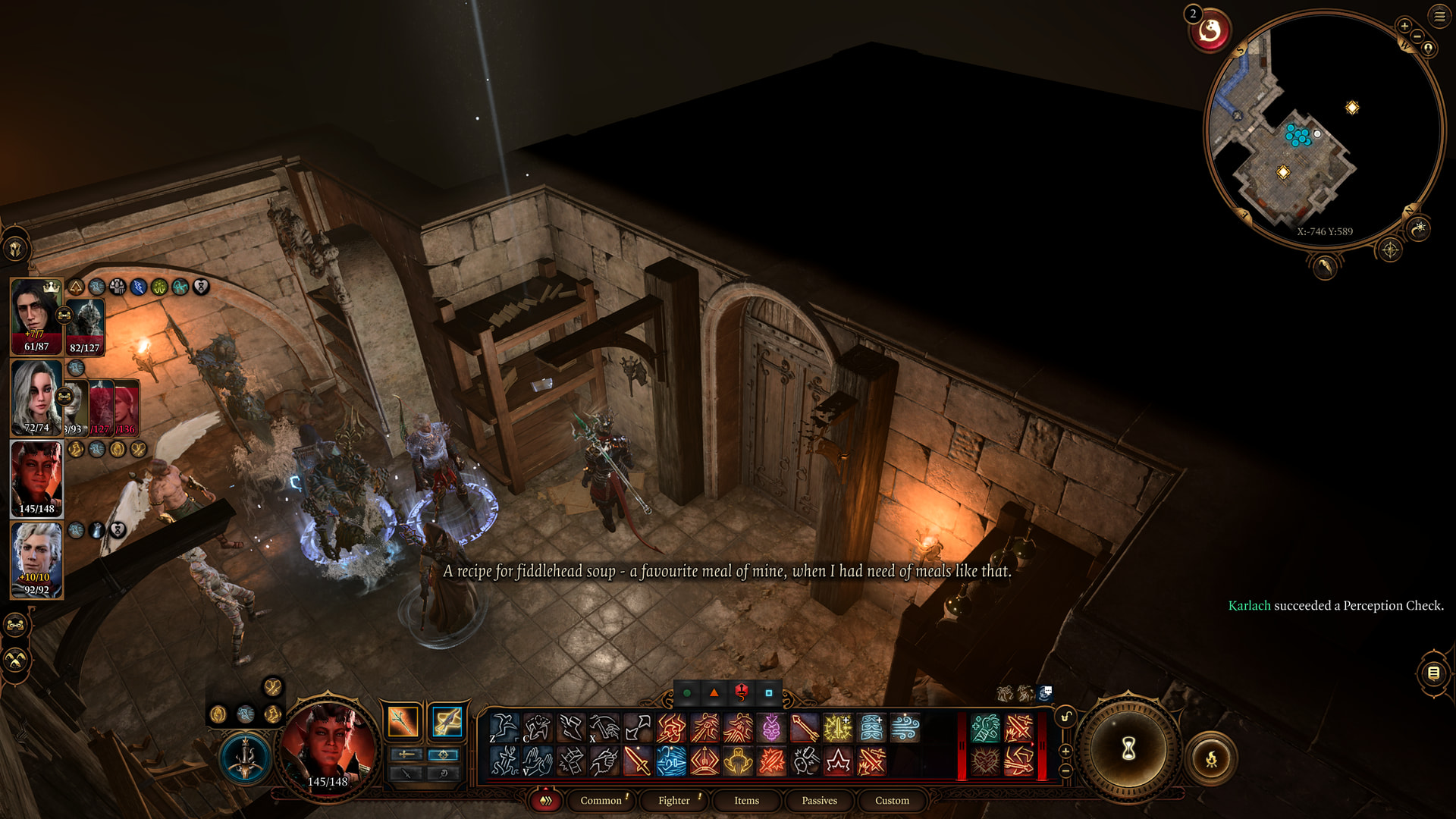Screen dimensions: 1456x819
Task: Open the campfire rest menu
Action: 1211,758
